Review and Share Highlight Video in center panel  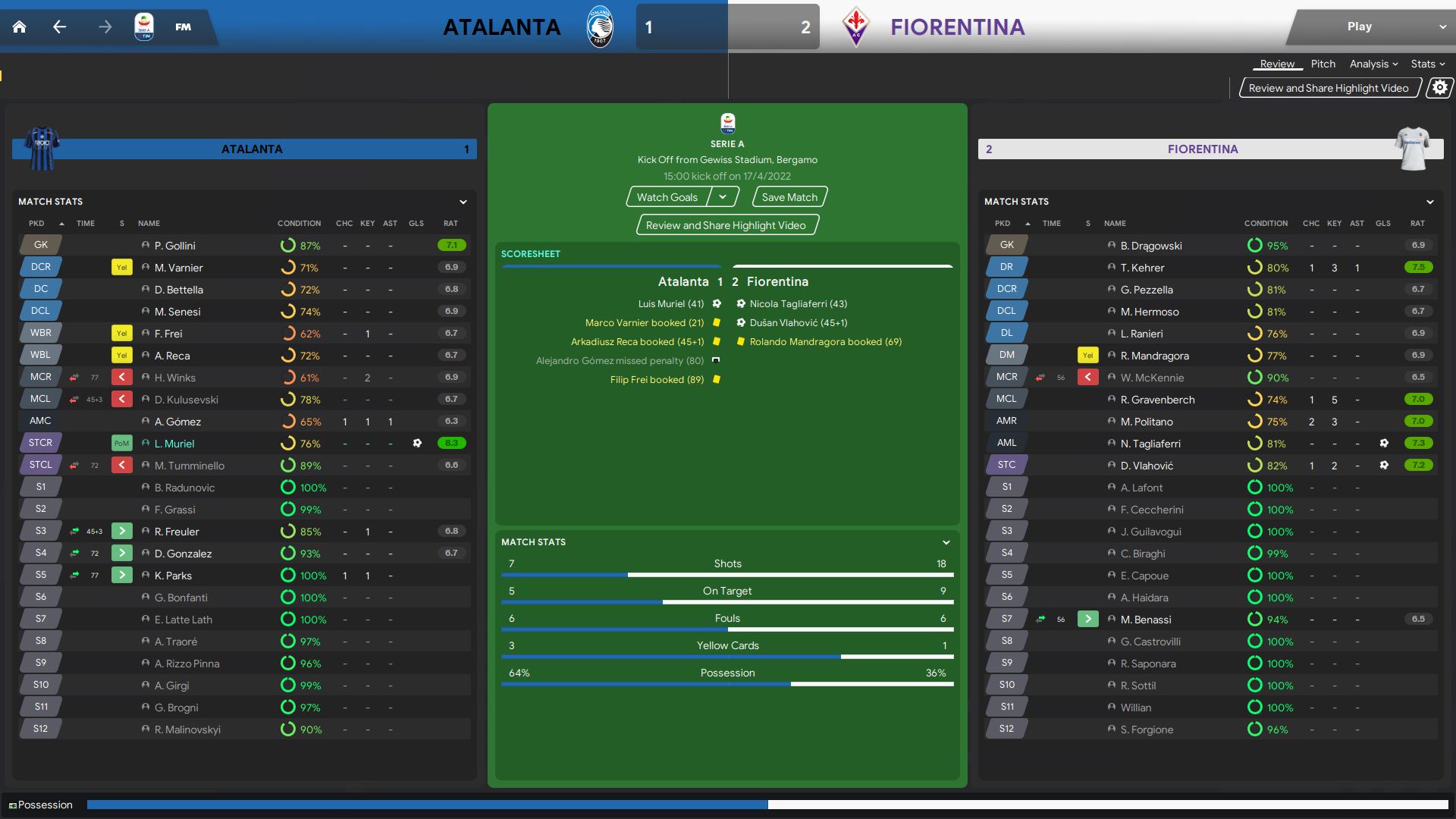(726, 225)
